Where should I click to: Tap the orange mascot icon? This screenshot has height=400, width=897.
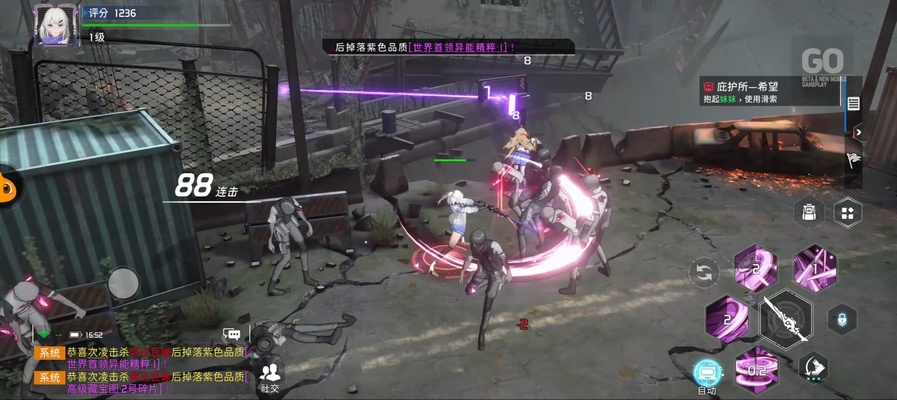tap(8, 182)
